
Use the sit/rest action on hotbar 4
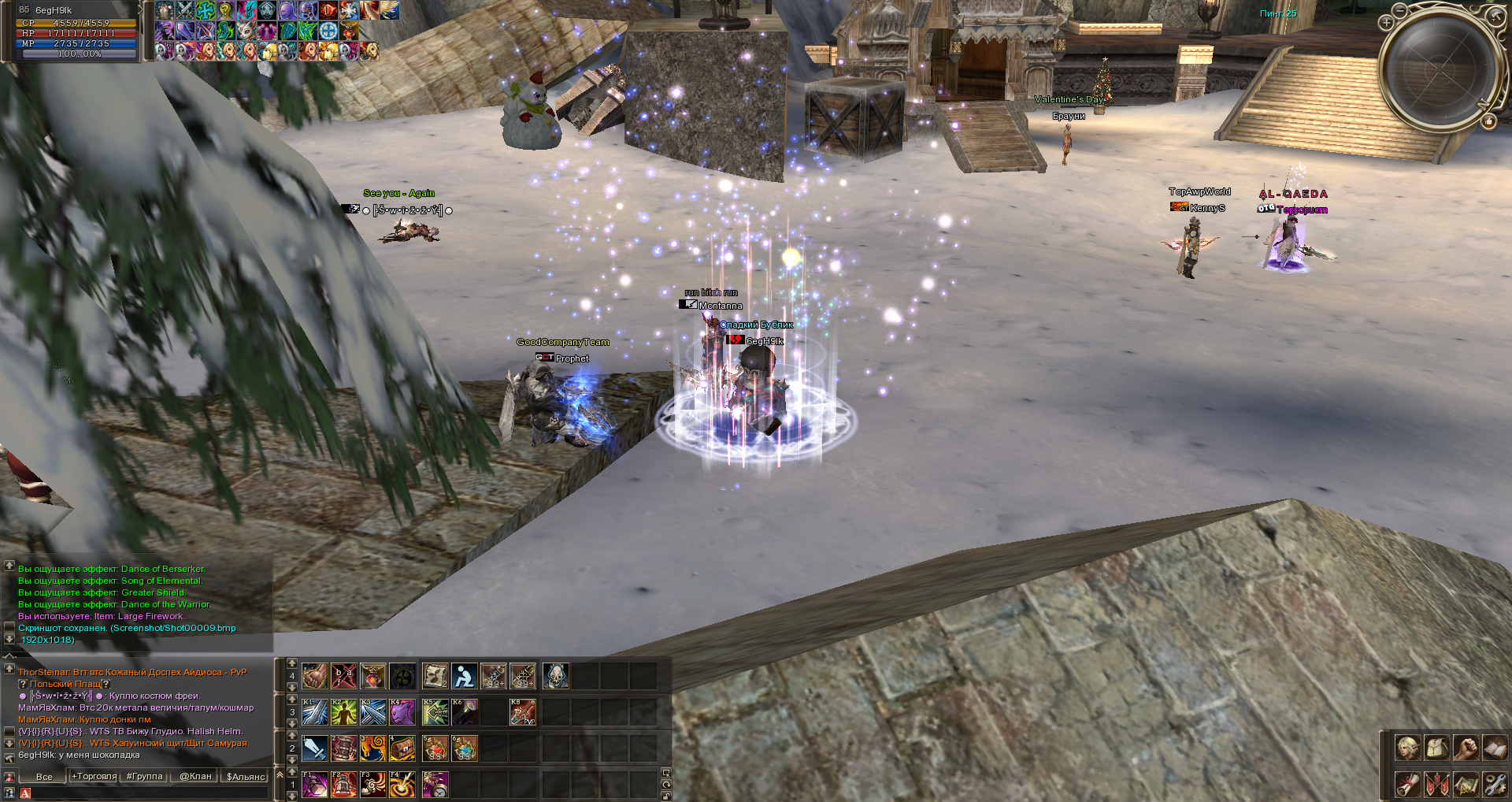coord(465,676)
